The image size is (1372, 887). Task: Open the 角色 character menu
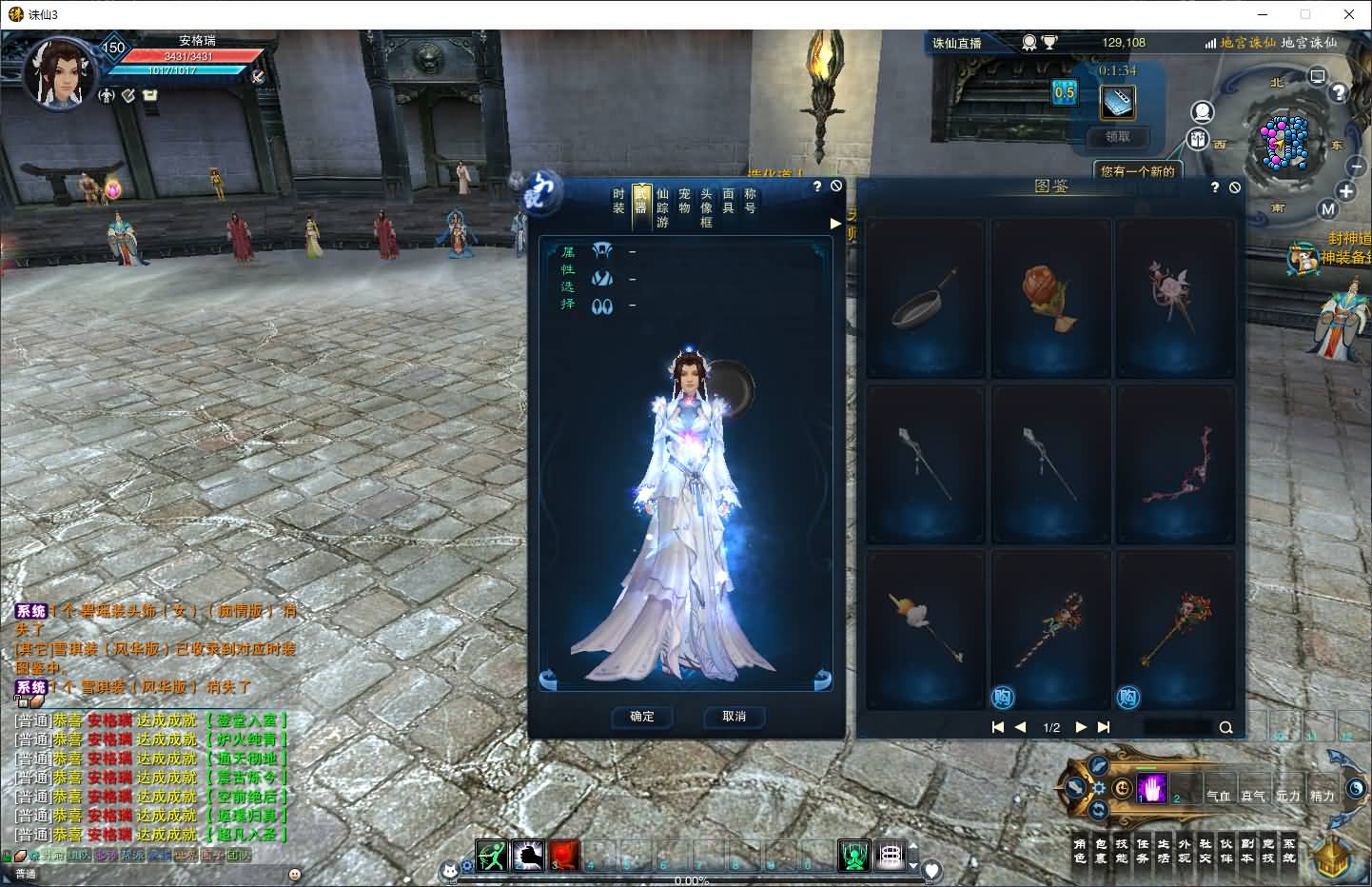pos(1079,851)
